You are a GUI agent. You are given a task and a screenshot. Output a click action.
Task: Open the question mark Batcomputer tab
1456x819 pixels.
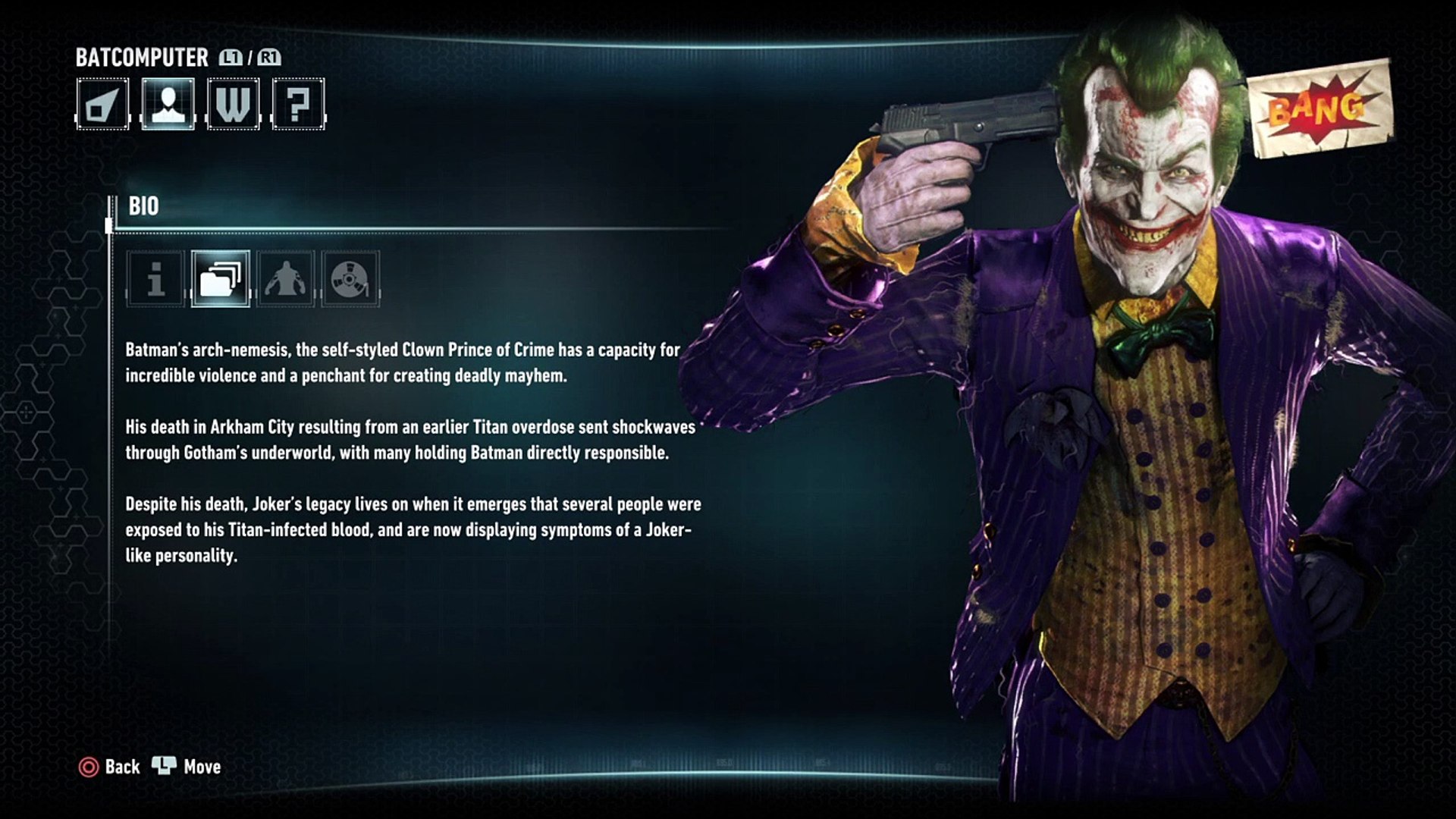(298, 104)
